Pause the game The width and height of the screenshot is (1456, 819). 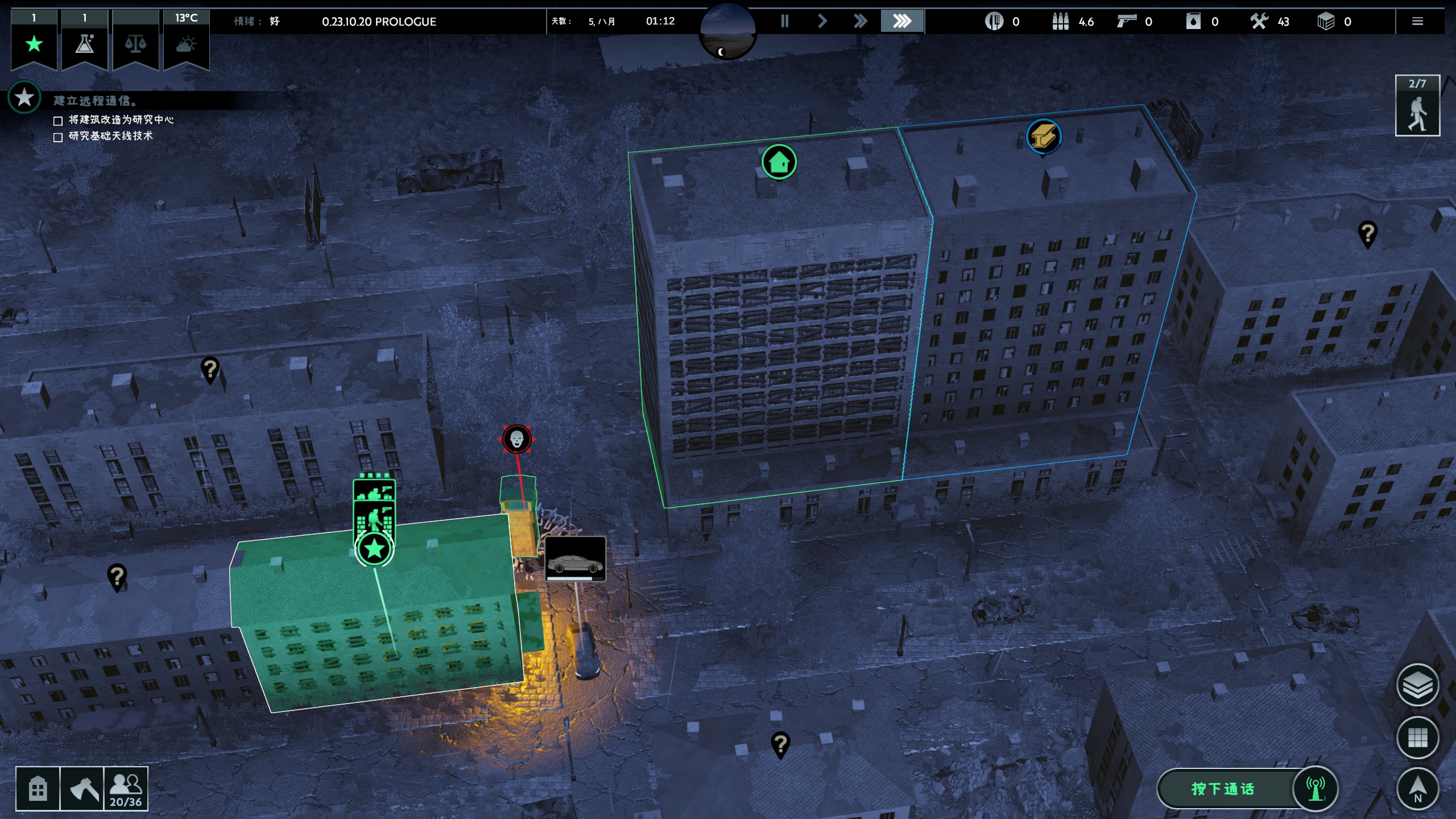coord(785,22)
